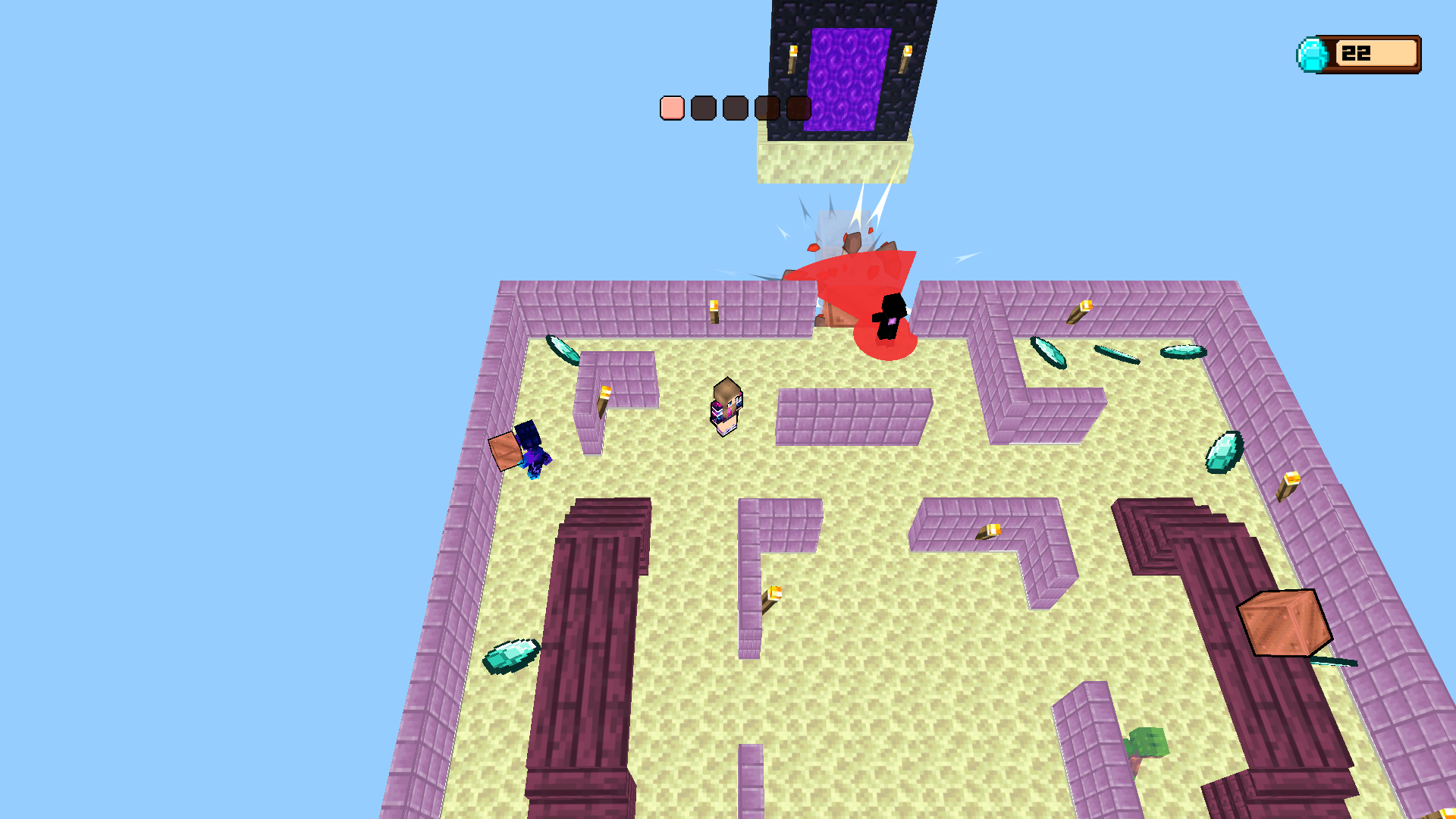Click the diamond icon beside the counter
Screen dimensions: 1456x819
[1313, 52]
